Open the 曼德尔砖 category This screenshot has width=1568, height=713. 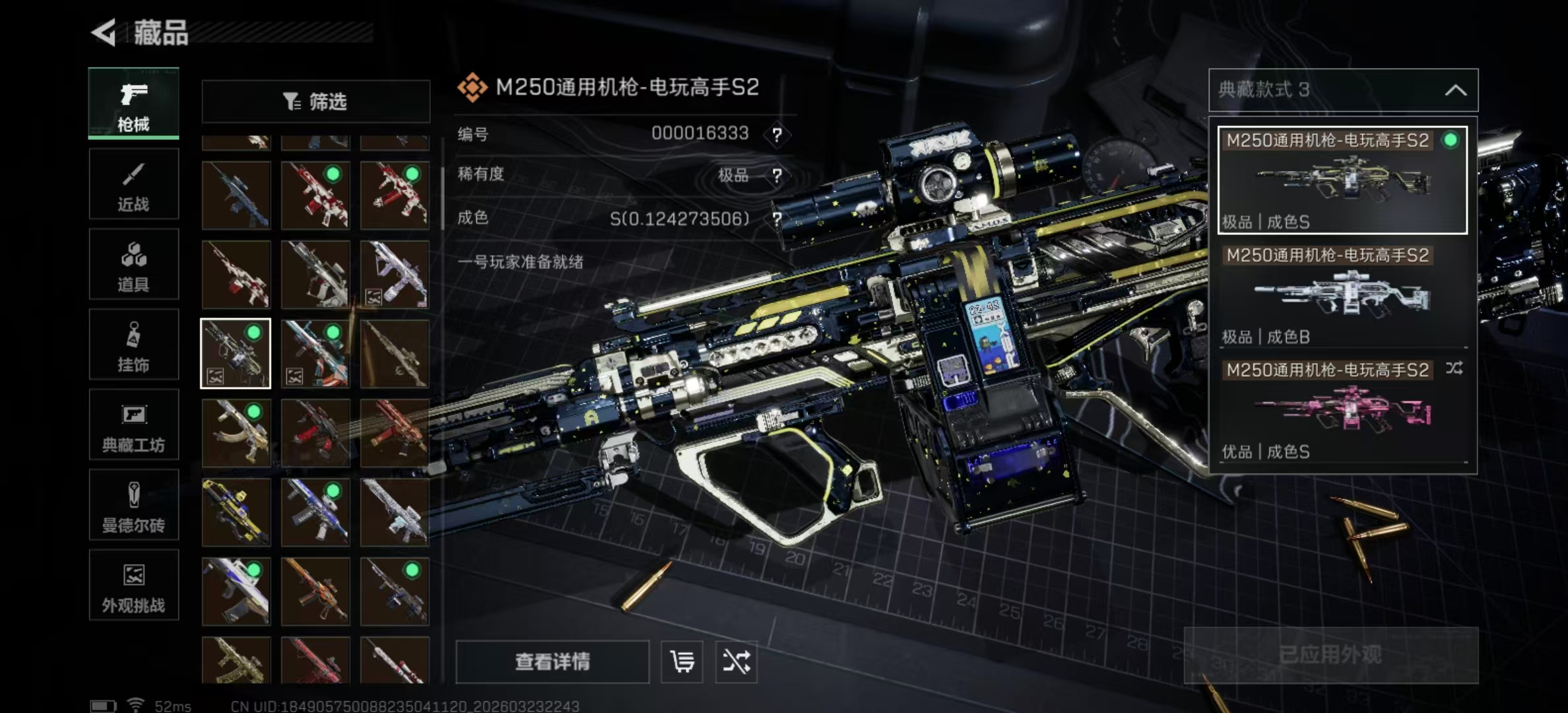[x=133, y=506]
